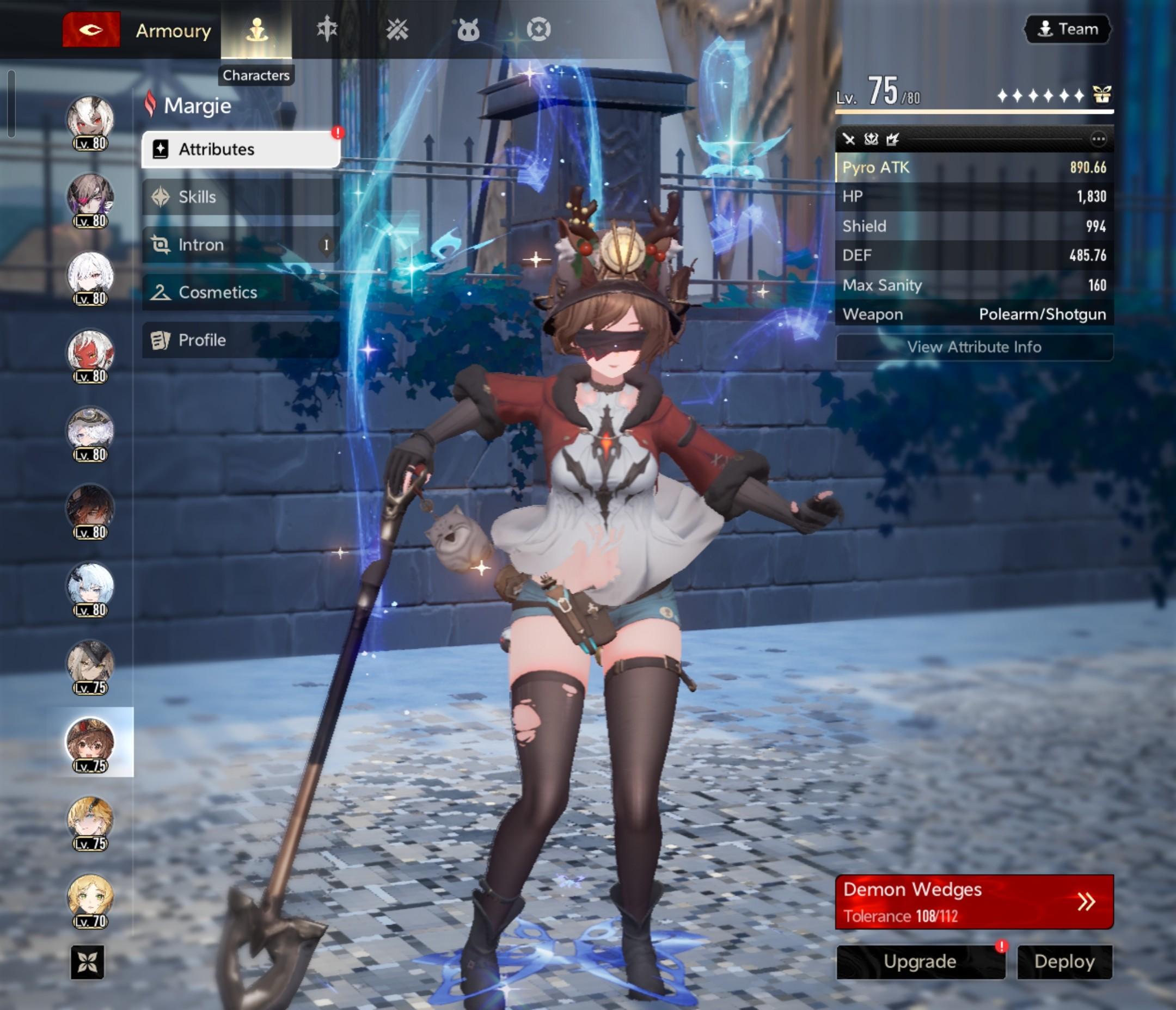Deploy the character Margie
Screen dimensions: 1176x1010
click(x=1064, y=961)
